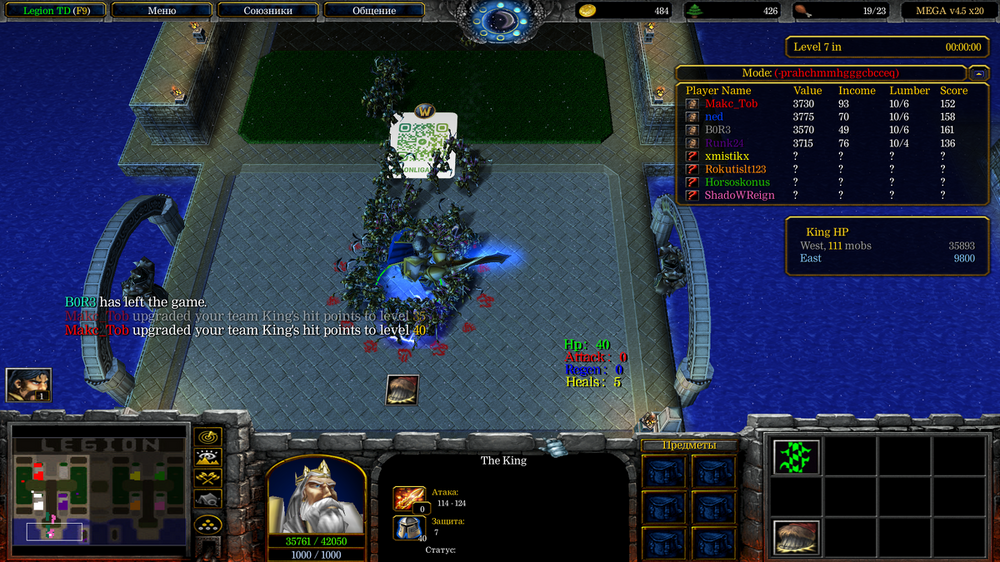Click the minimap signal ping button
Screen dimensions: 1000x562
tap(209, 437)
